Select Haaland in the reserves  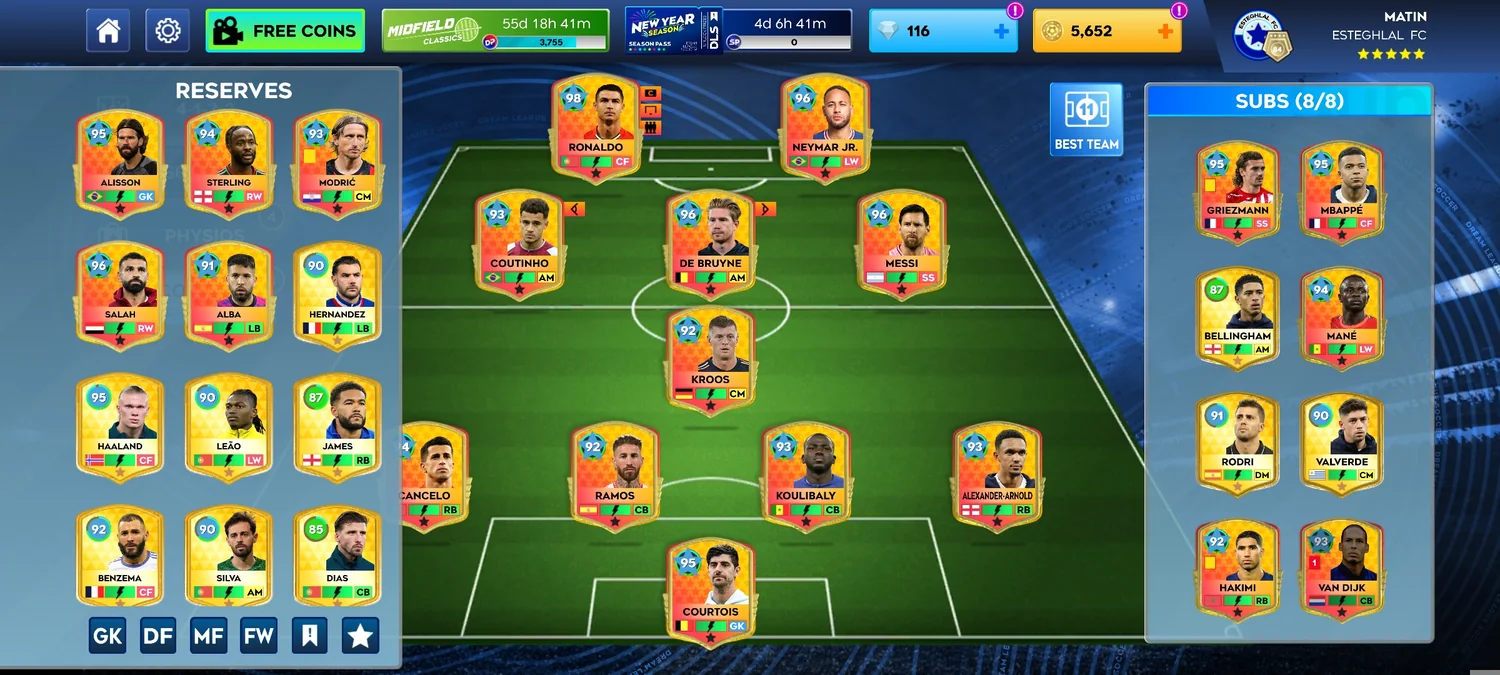coord(120,425)
